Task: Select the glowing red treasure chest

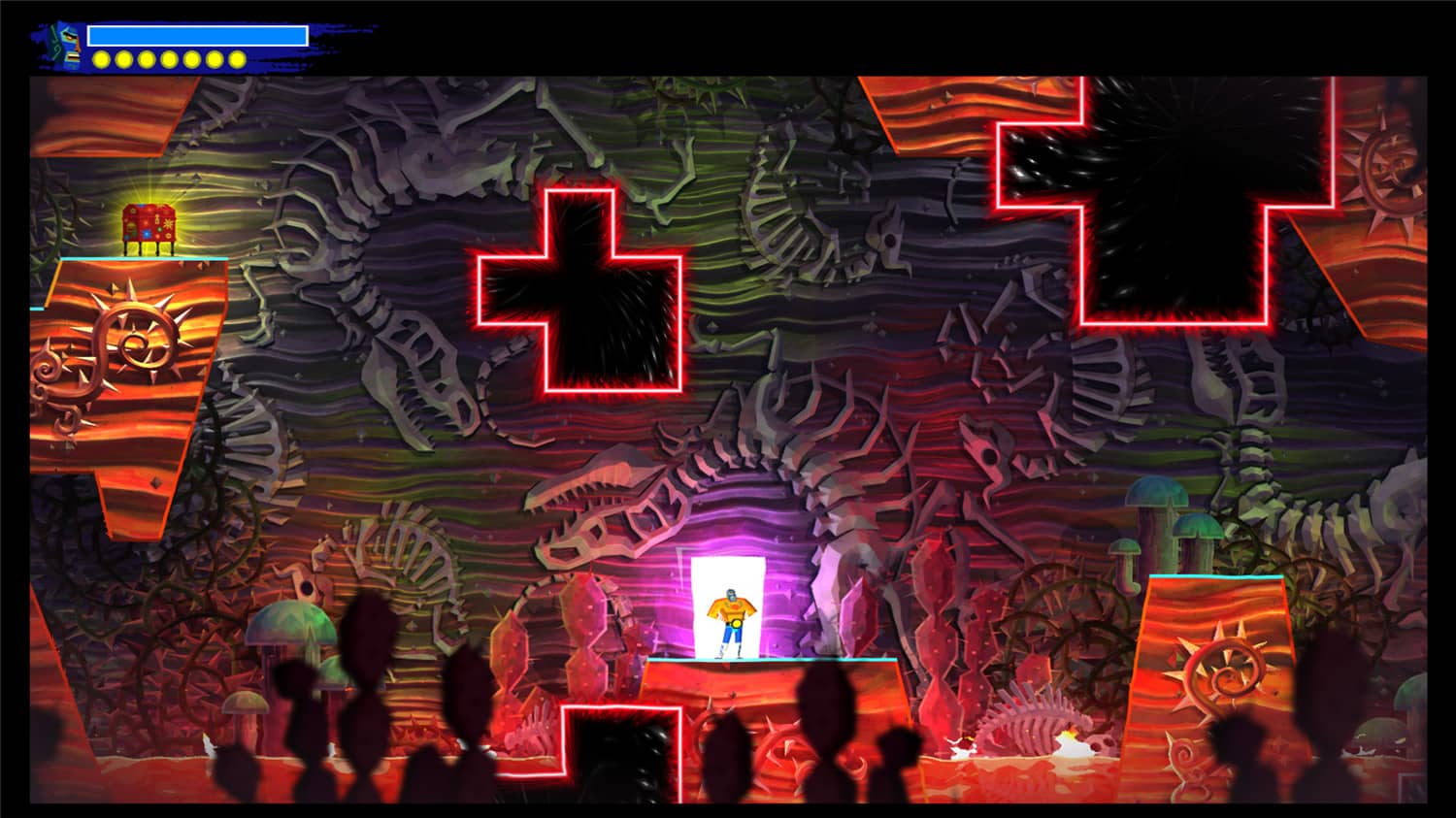Action: click(148, 223)
